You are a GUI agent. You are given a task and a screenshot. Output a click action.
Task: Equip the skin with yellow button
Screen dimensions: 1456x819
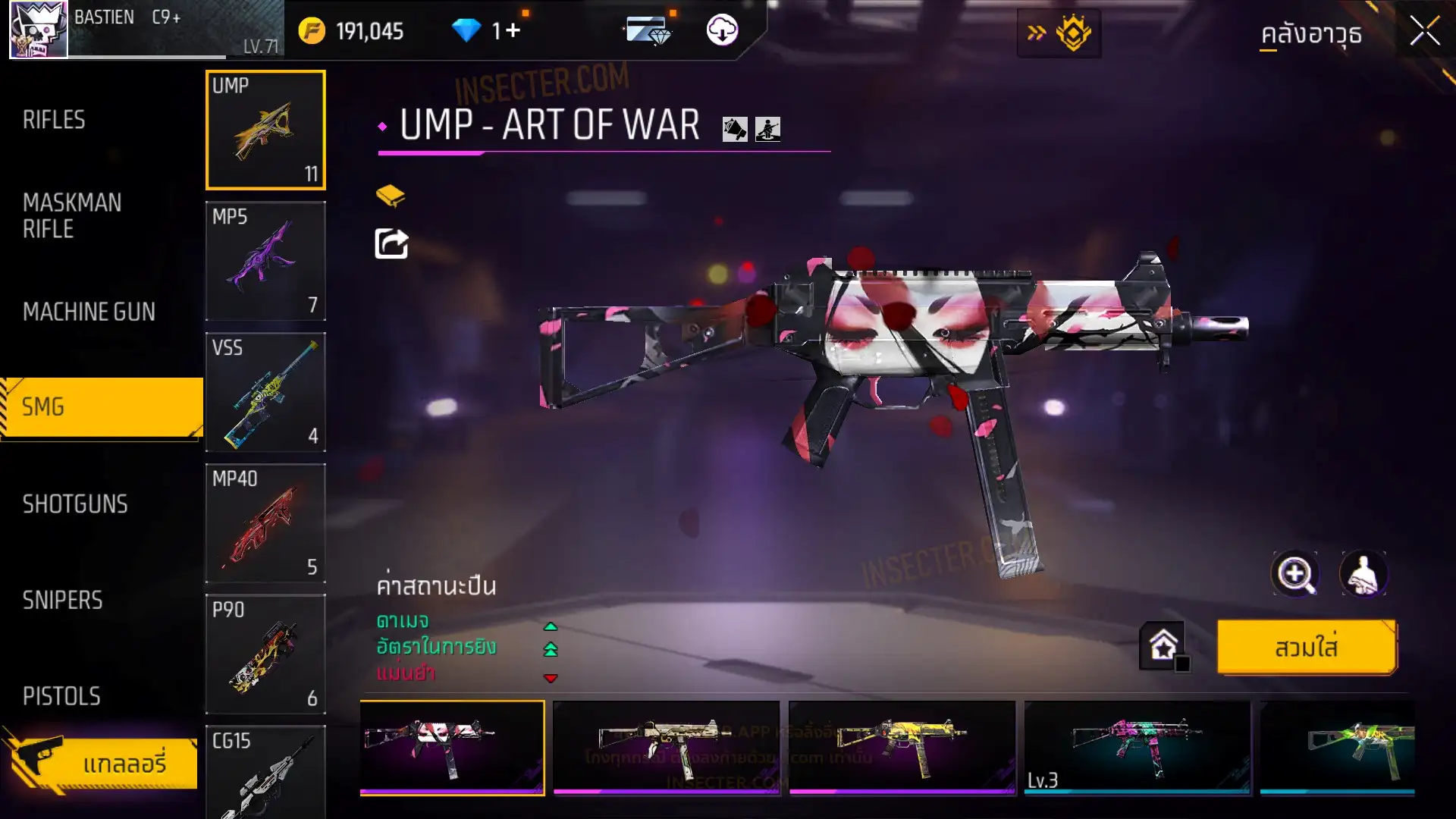[x=1306, y=648]
